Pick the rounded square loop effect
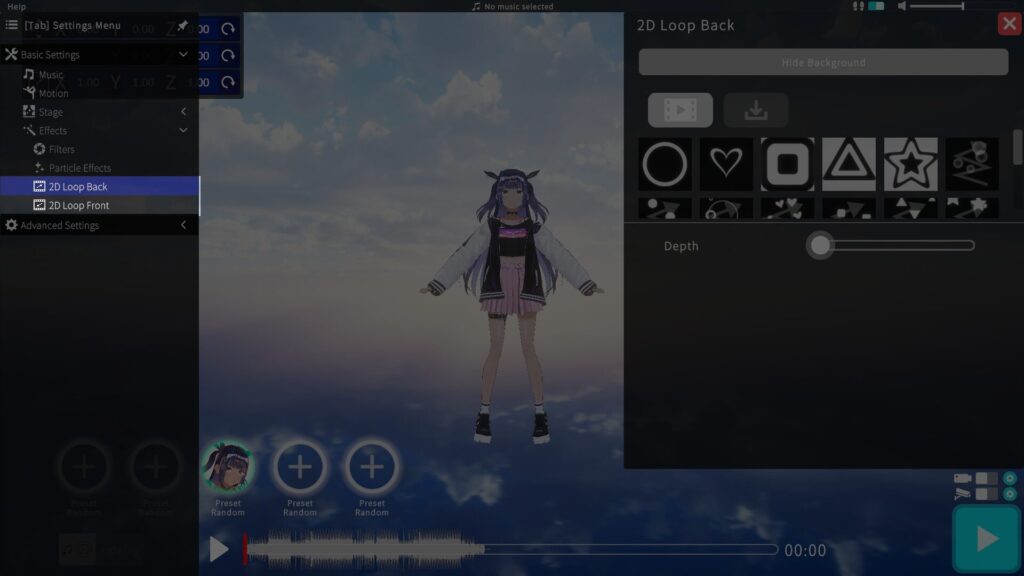1024x576 pixels. (788, 164)
